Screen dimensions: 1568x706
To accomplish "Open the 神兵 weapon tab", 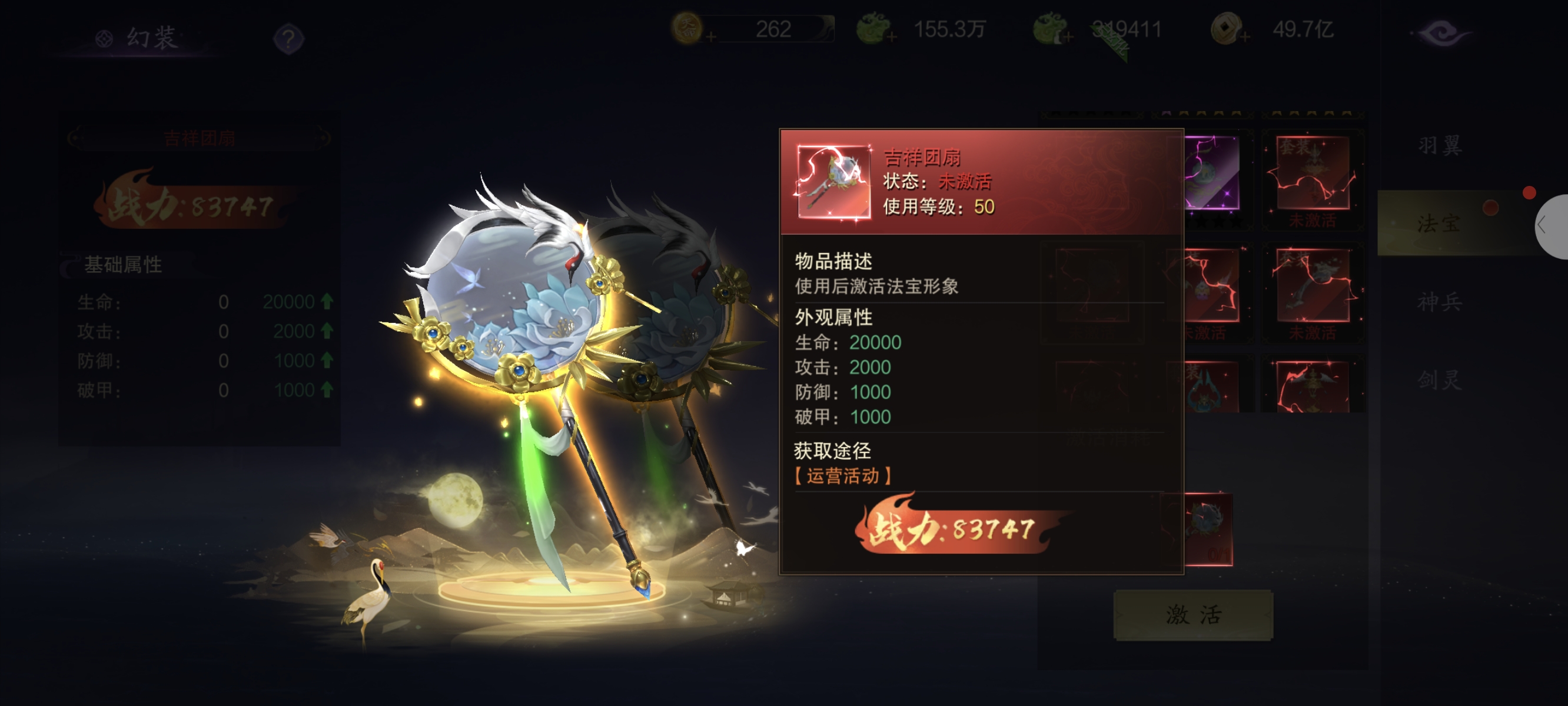I will click(1440, 302).
